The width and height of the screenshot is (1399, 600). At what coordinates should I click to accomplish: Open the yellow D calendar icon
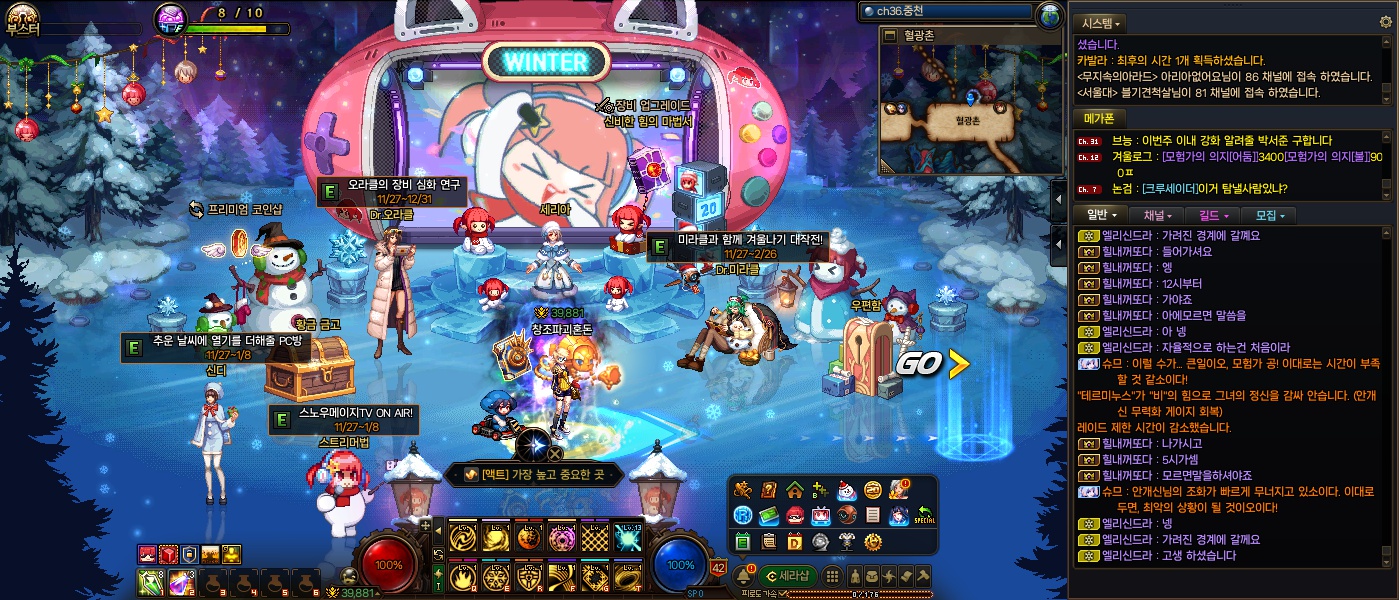coord(794,541)
